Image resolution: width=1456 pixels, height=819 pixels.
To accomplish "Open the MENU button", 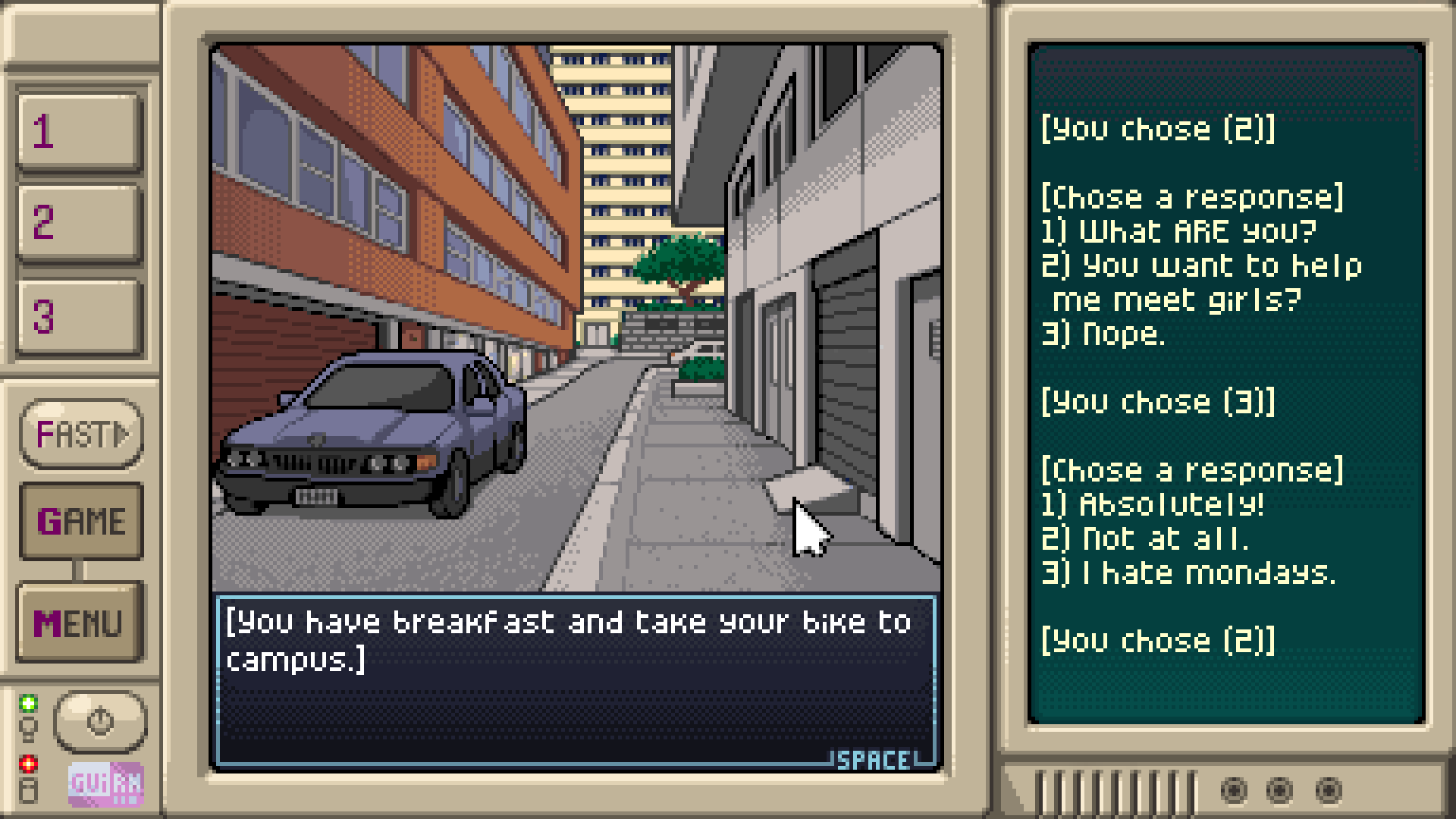I will (x=80, y=623).
